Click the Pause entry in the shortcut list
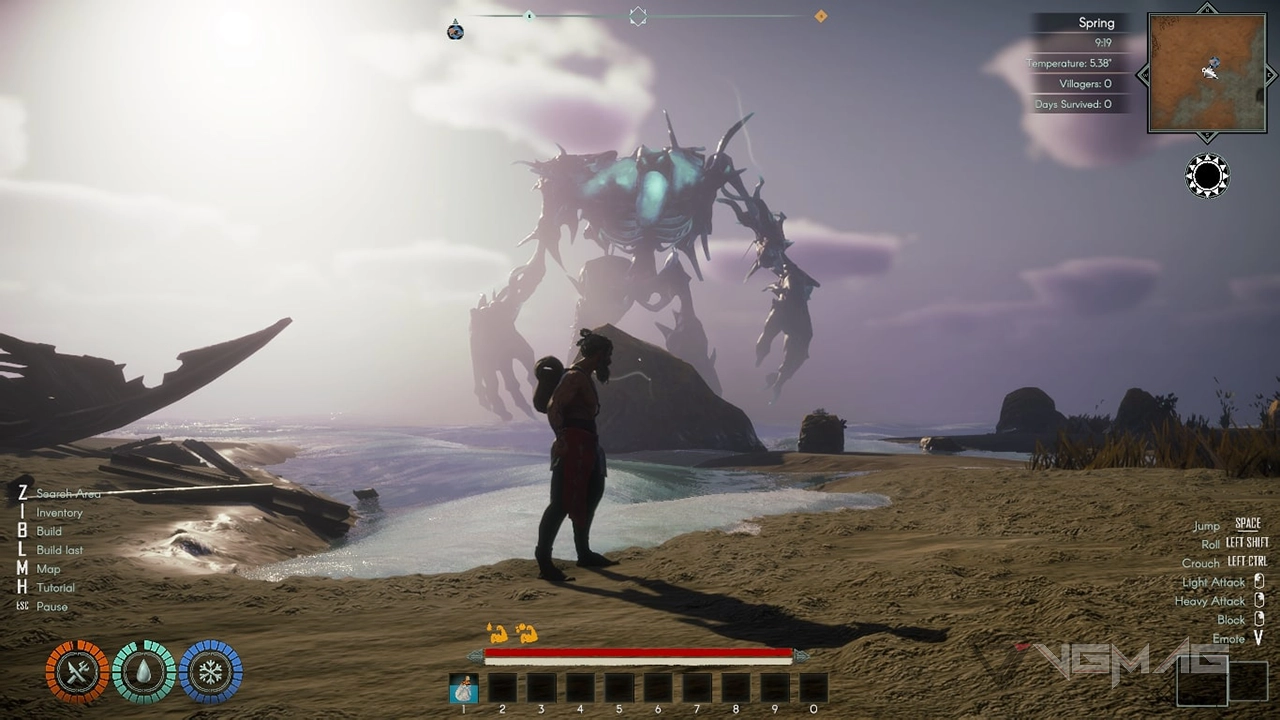The image size is (1280, 720). (52, 607)
